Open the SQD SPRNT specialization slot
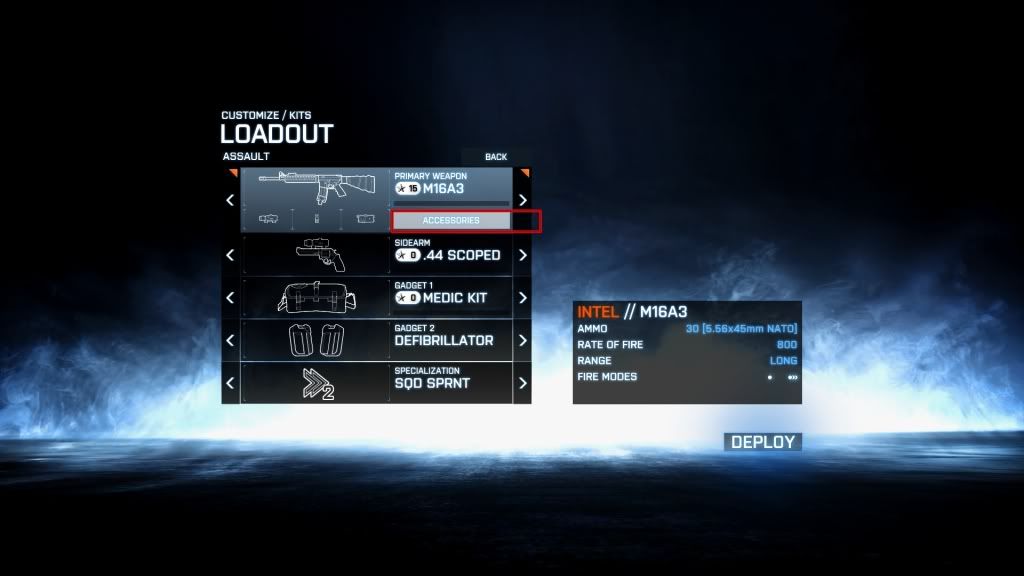The height and width of the screenshot is (576, 1024). tap(376, 383)
